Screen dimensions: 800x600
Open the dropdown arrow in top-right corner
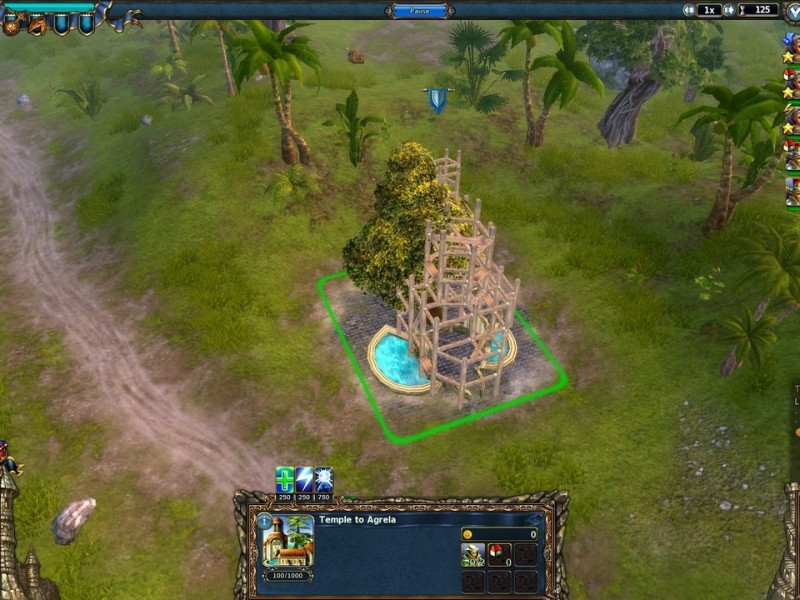click(793, 11)
